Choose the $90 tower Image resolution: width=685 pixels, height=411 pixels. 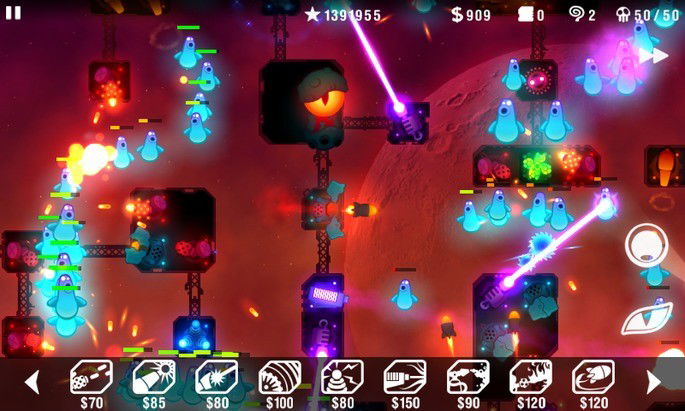point(467,378)
